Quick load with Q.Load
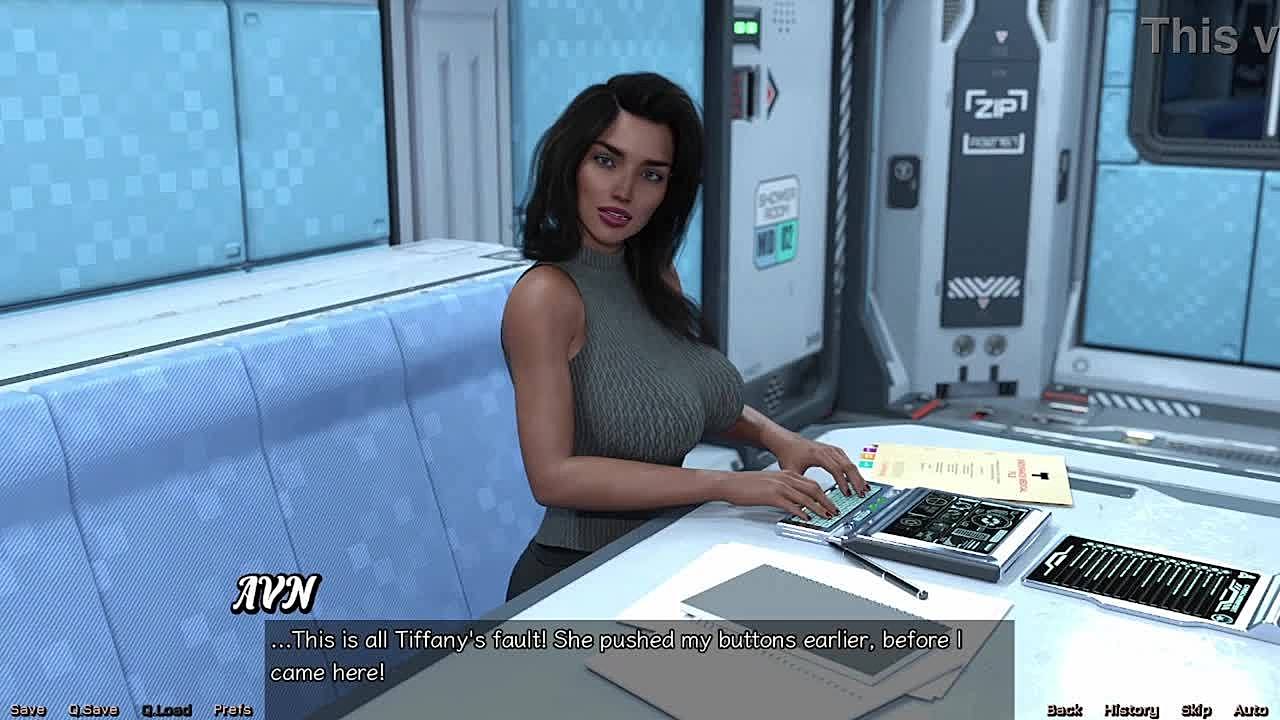This screenshot has width=1280, height=720. (166, 710)
